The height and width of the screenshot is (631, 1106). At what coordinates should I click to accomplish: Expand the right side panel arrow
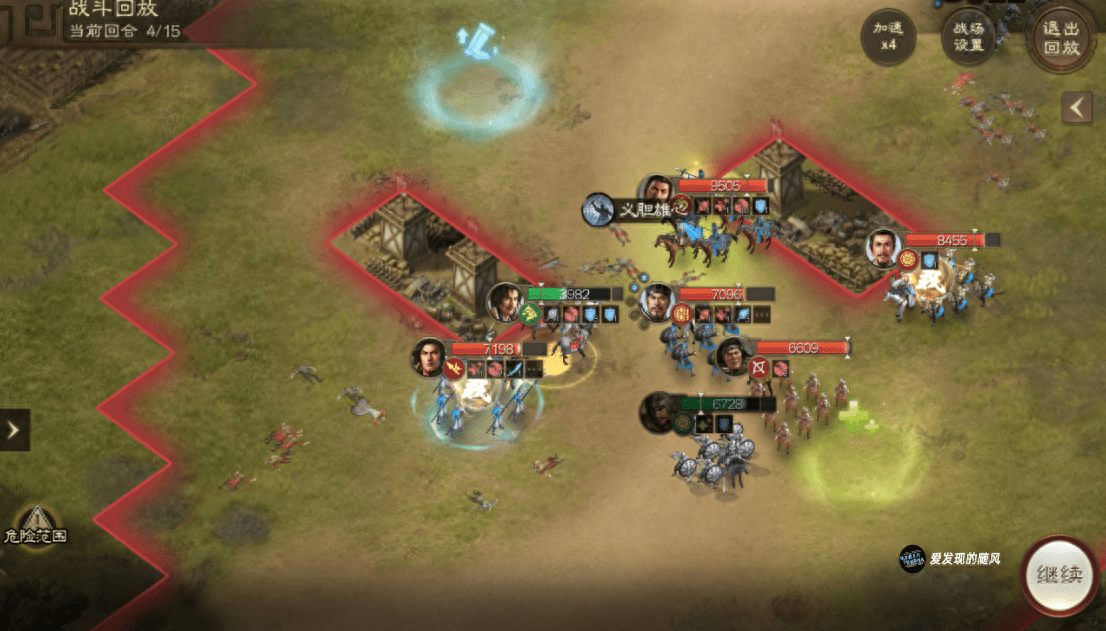pyautogui.click(x=1077, y=107)
